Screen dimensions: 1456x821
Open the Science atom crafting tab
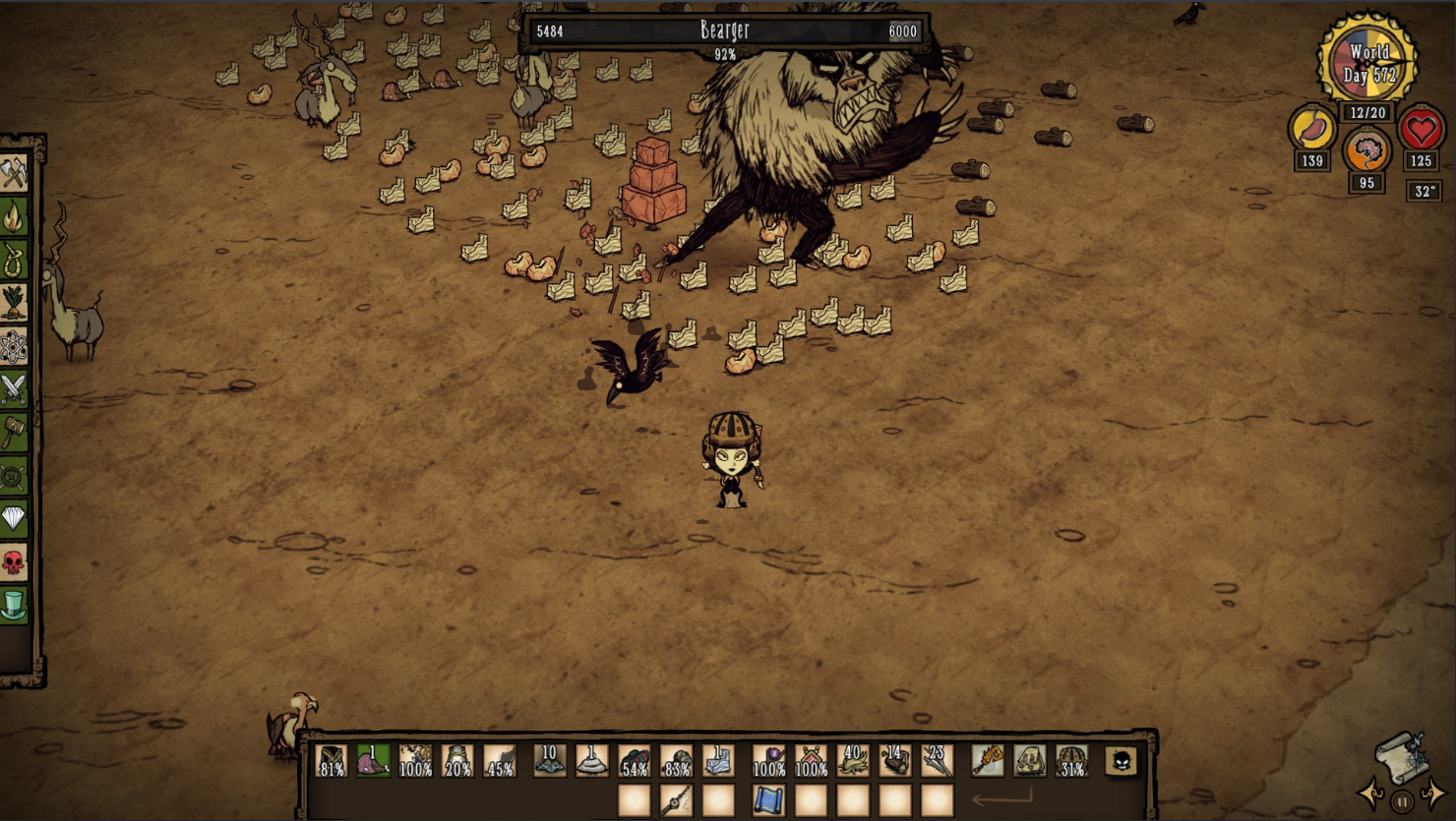pos(14,347)
